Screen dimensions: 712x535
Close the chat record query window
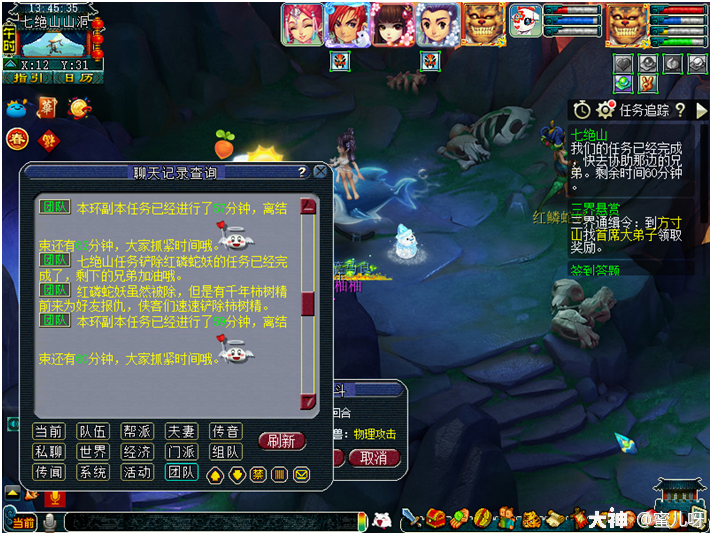tap(320, 172)
